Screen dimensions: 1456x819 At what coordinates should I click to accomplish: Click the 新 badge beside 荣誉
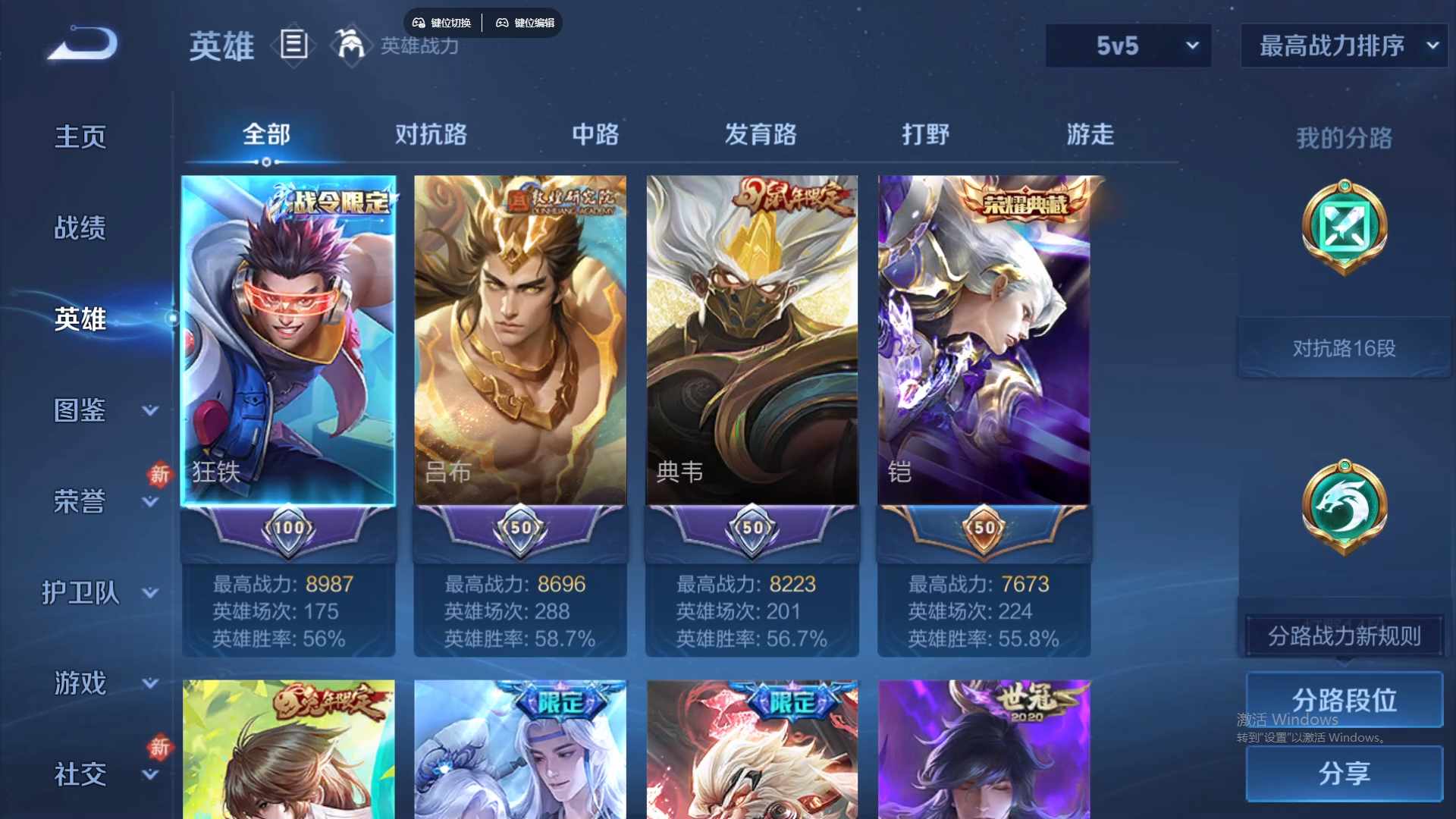click(160, 475)
